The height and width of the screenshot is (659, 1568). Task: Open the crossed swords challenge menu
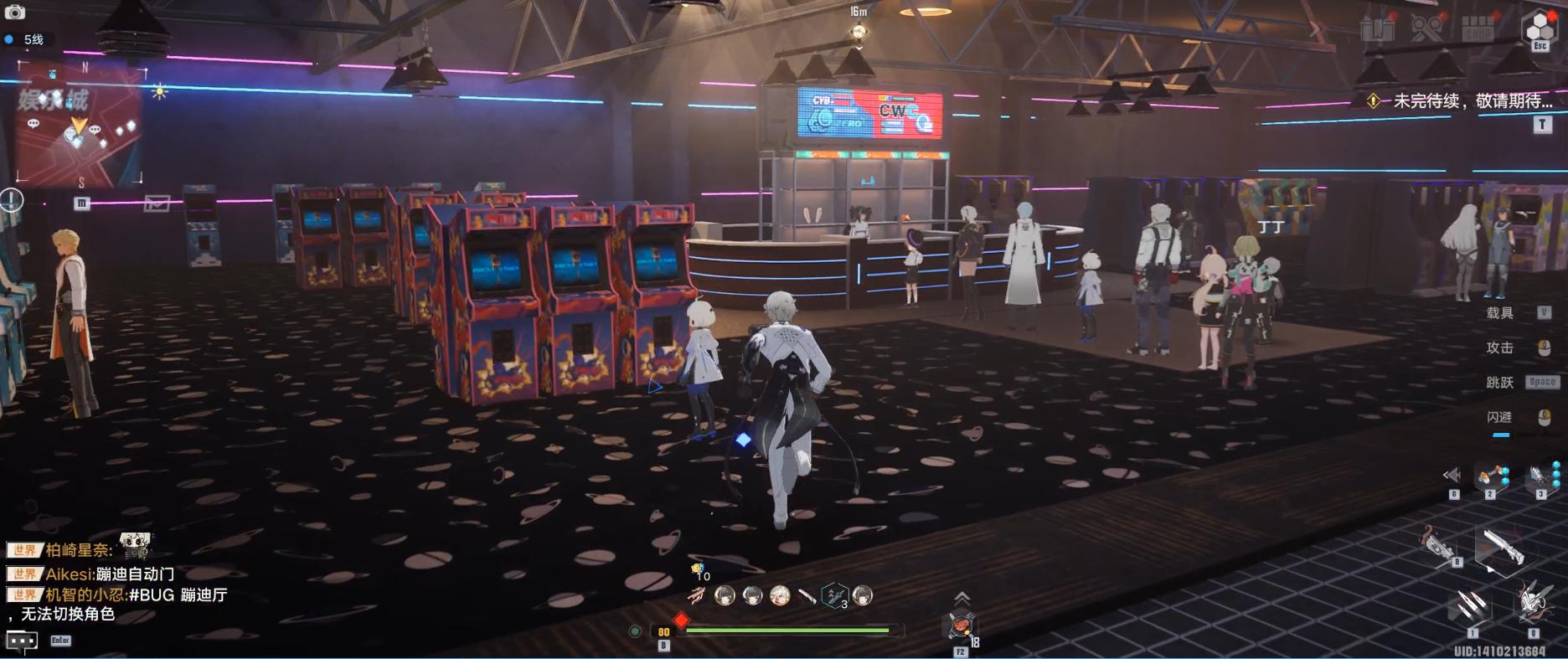point(1426,29)
